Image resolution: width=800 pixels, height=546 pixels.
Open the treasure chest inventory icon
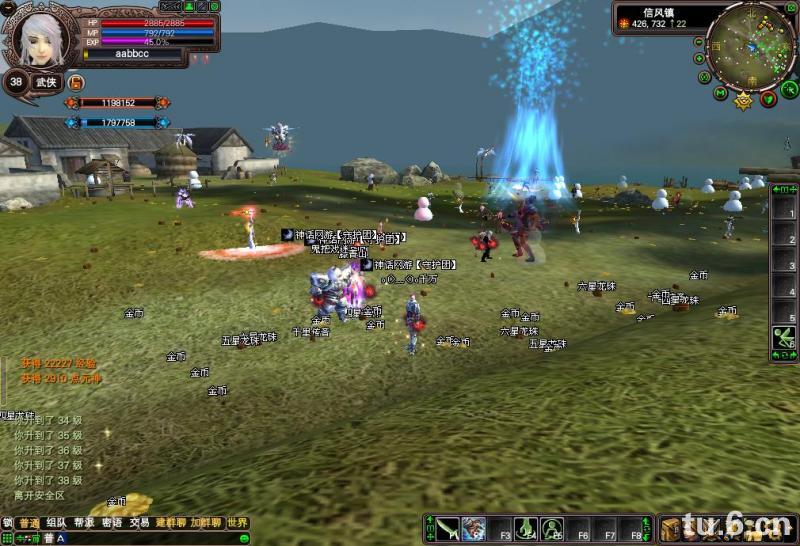(x=671, y=529)
